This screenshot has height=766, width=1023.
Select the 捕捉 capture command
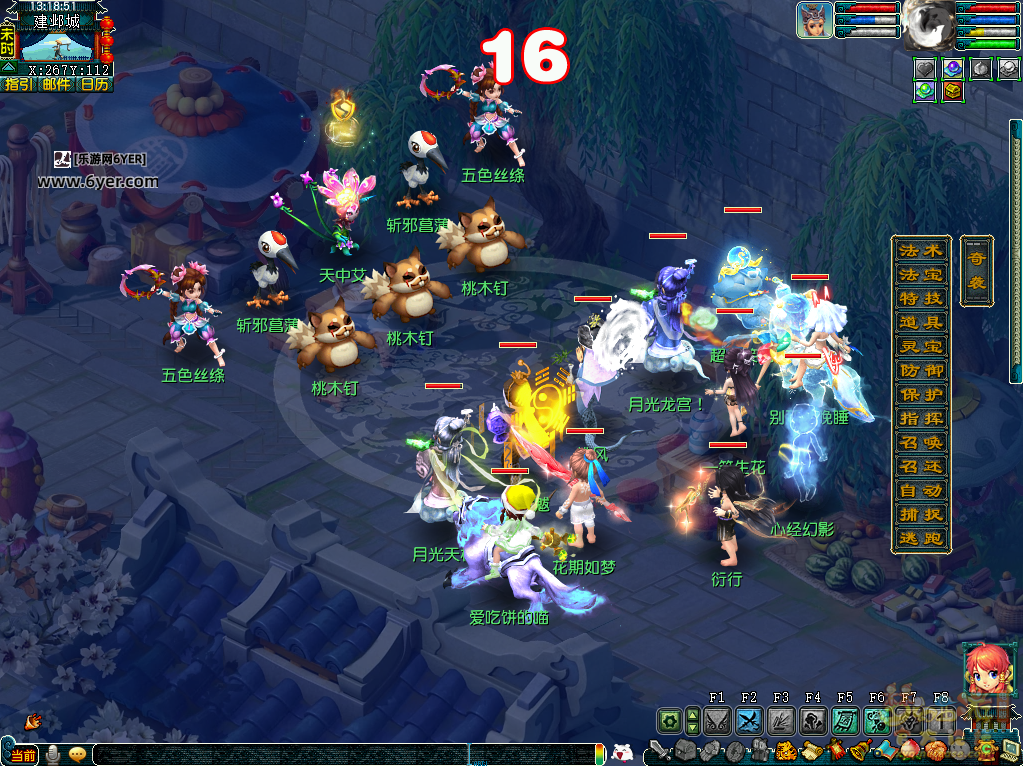point(921,514)
